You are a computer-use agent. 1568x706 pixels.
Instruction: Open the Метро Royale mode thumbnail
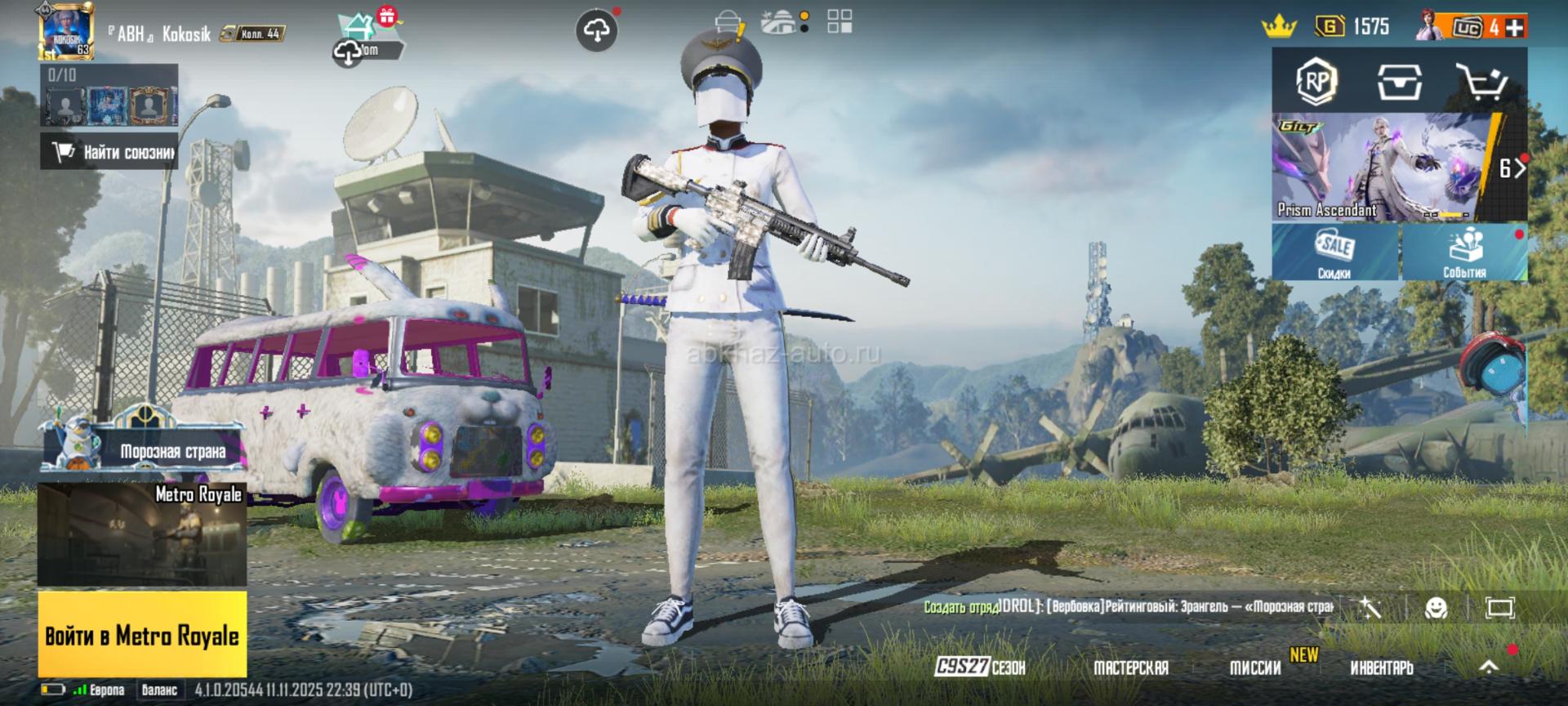[142, 534]
